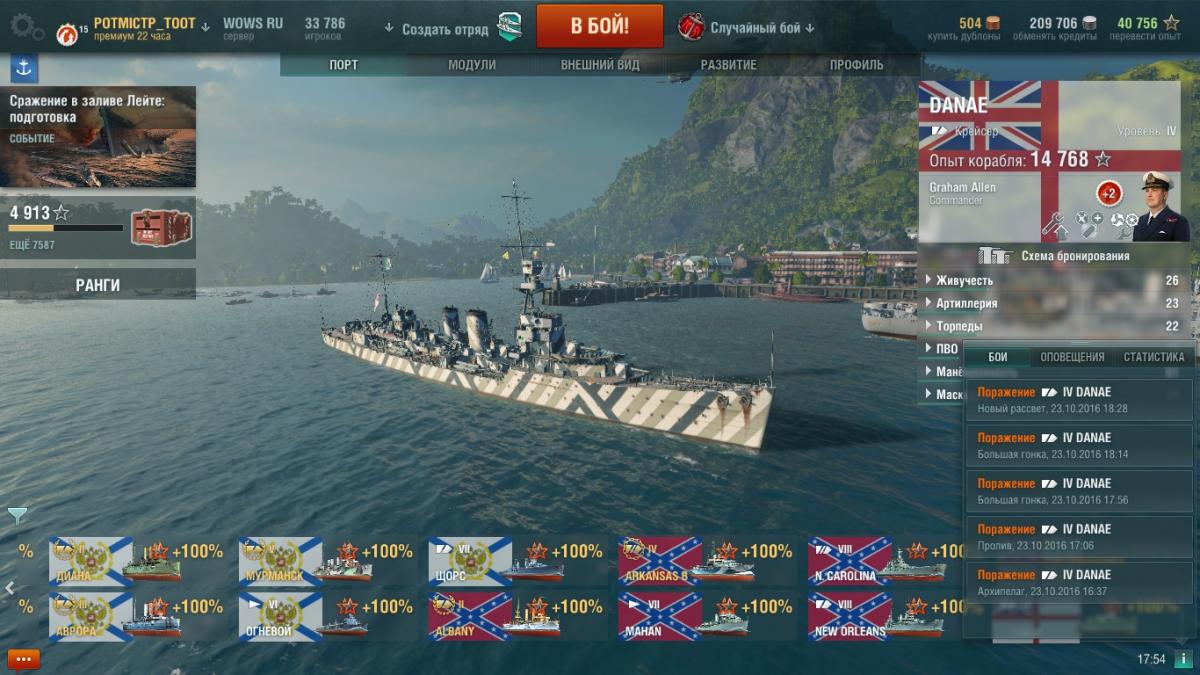Select the New Orleans ship card
This screenshot has width=1200, height=675.
click(x=876, y=616)
